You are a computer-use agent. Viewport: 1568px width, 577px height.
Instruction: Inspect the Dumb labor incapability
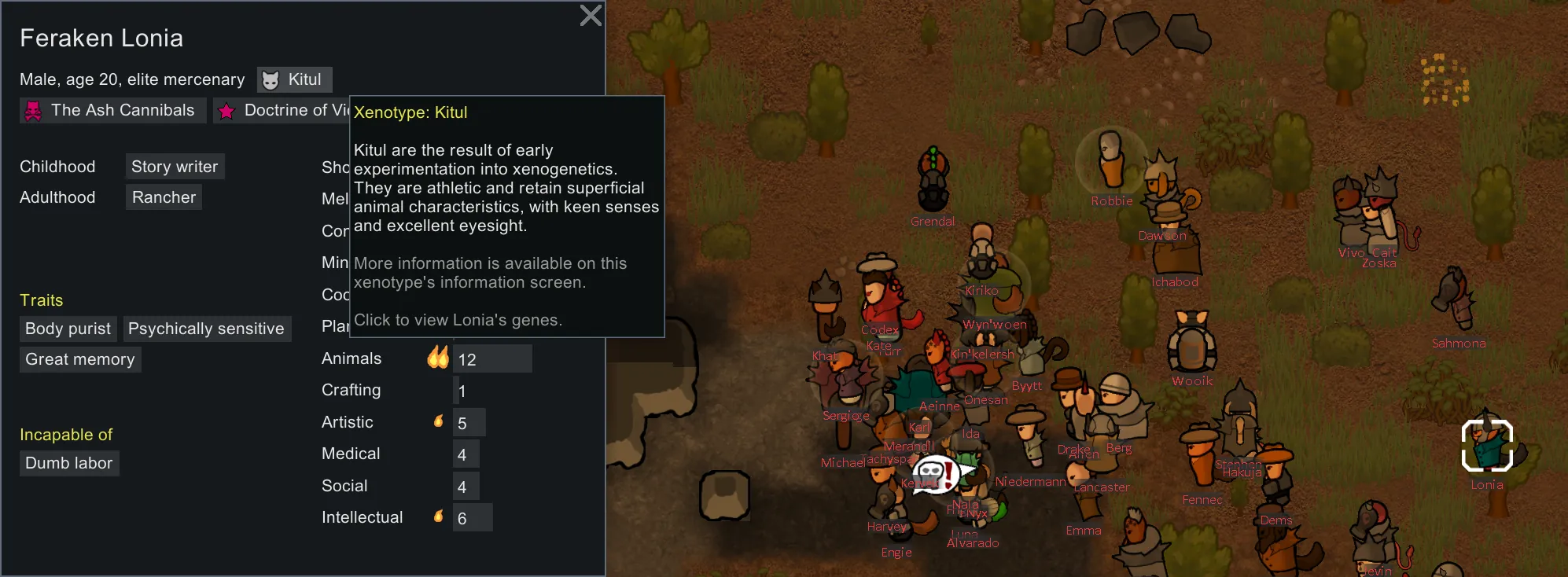click(x=69, y=463)
